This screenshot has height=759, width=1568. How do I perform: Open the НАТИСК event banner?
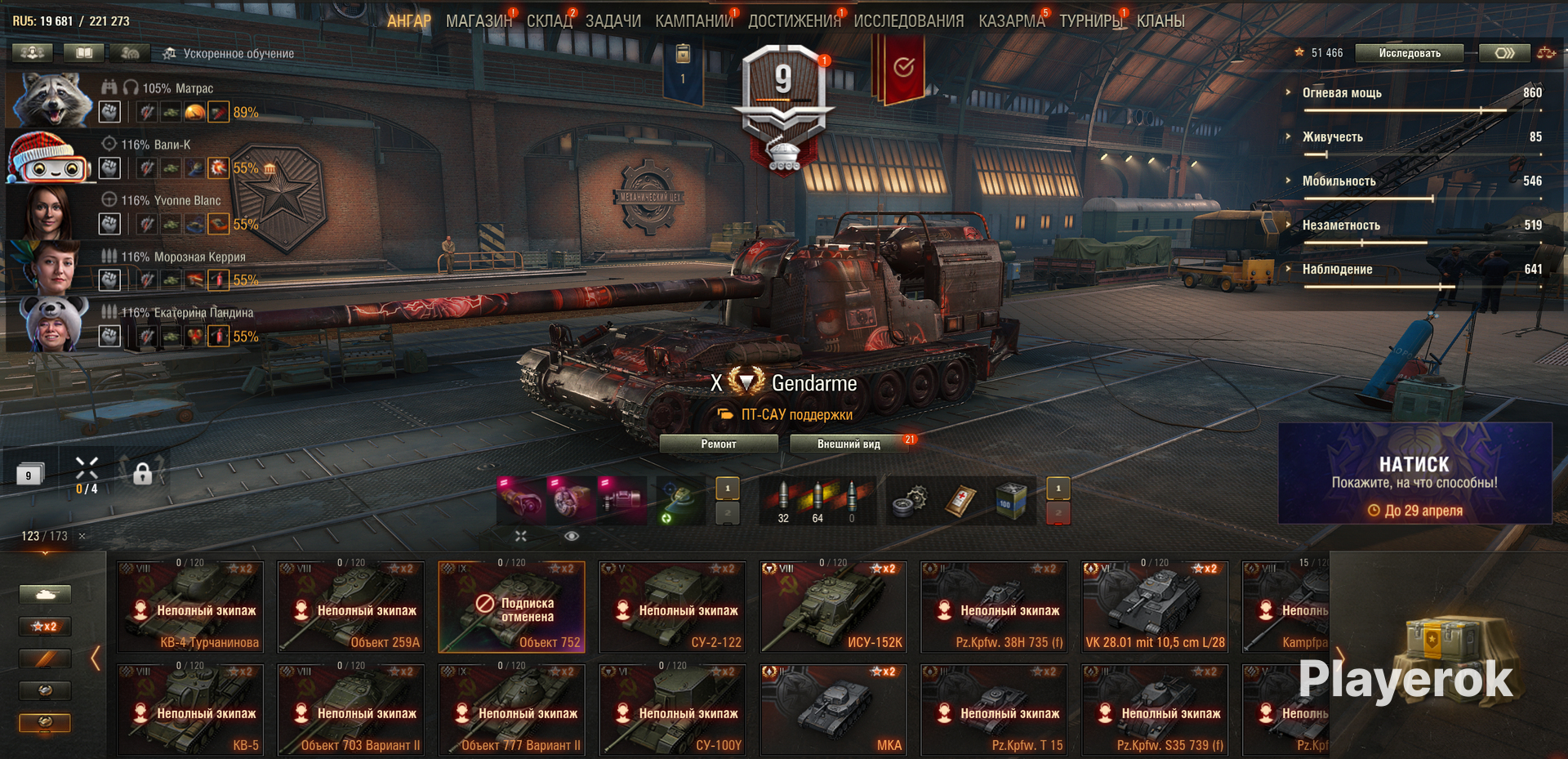1414,474
